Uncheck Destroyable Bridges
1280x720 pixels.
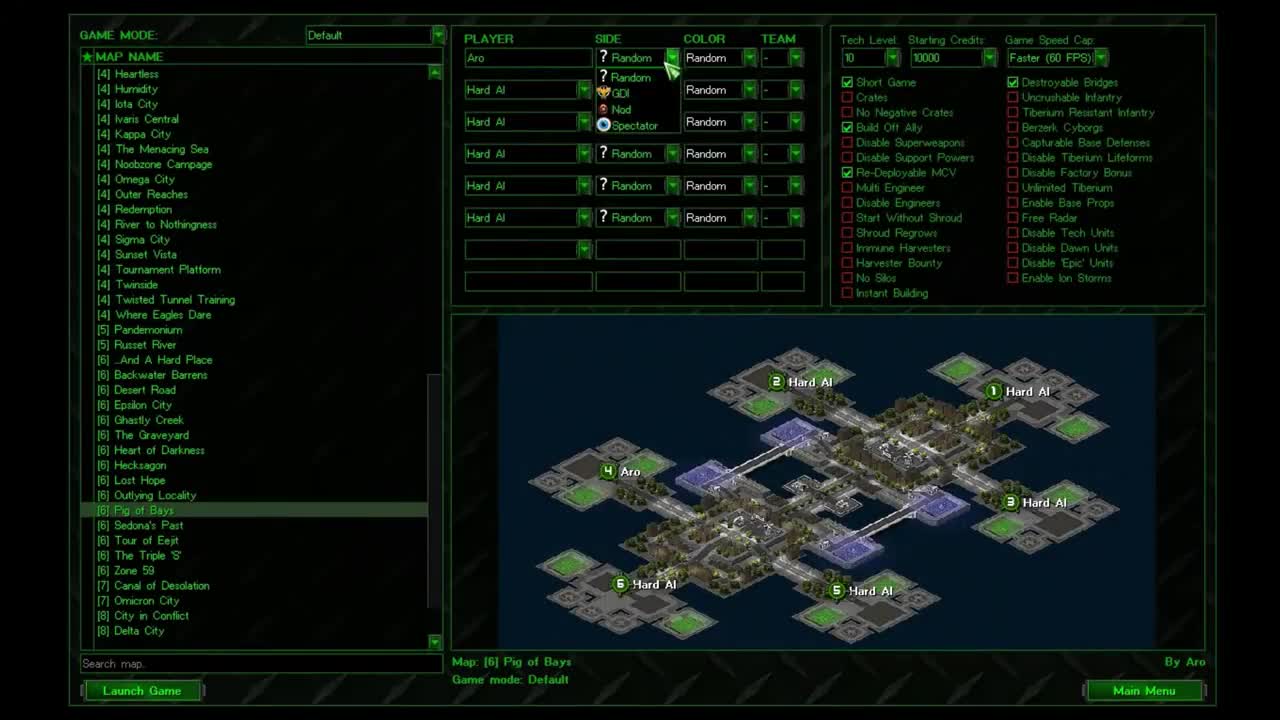[x=1012, y=82]
